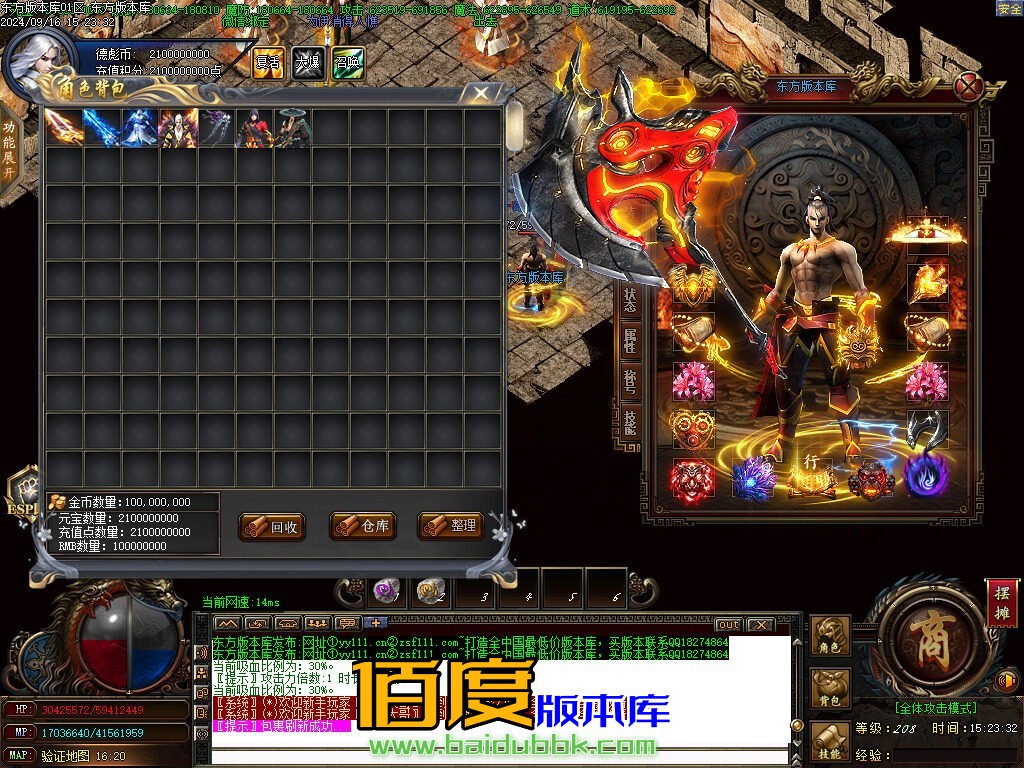Select the purple flame orb equipment slot
This screenshot has width=1024, height=768.
(x=926, y=476)
